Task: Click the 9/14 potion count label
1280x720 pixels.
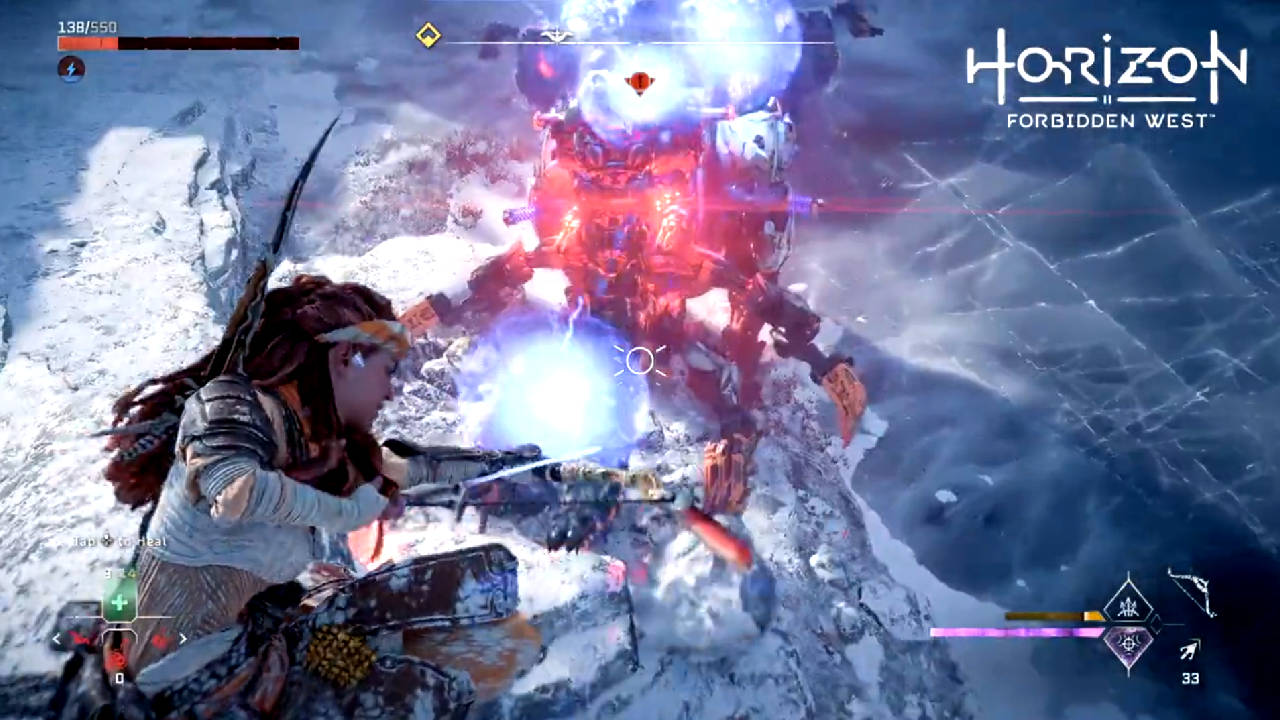Action: pyautogui.click(x=120, y=572)
